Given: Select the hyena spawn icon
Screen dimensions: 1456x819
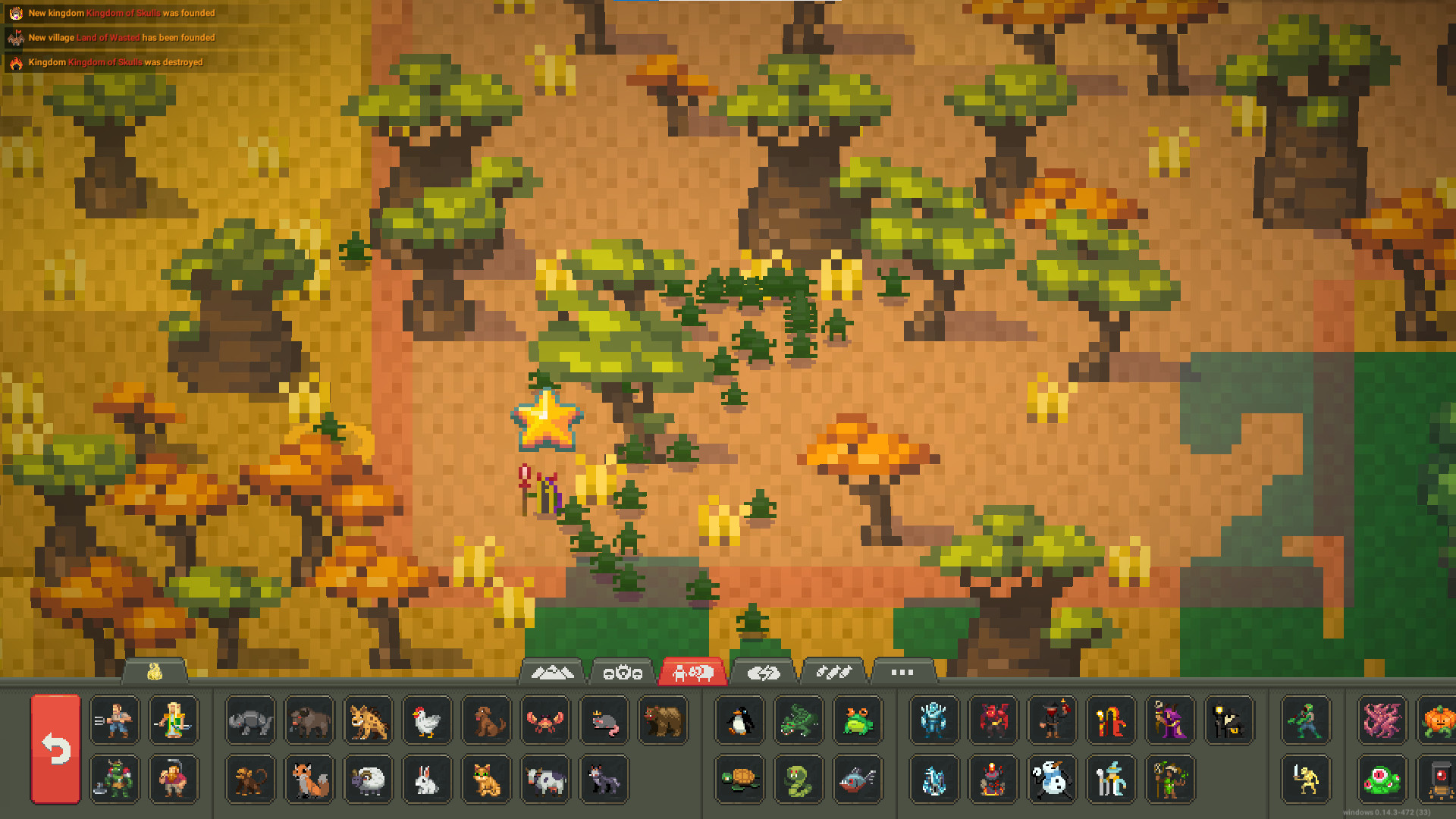Looking at the screenshot, I should click(368, 721).
